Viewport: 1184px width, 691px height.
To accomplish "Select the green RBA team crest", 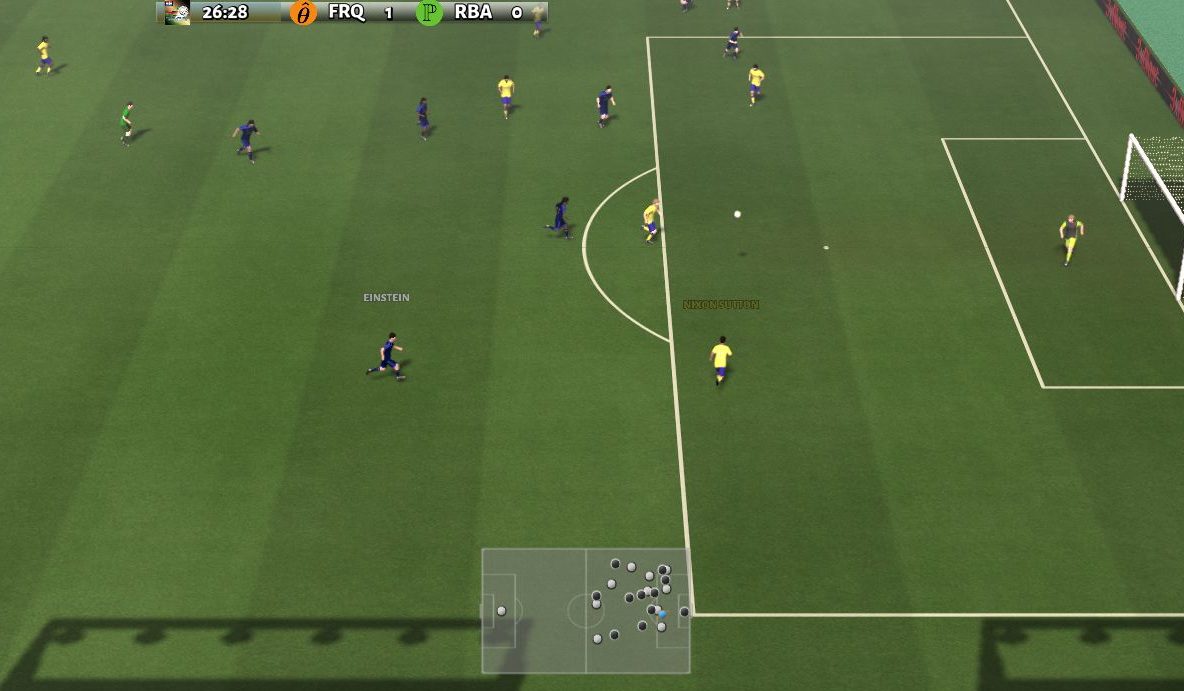I will click(x=429, y=13).
